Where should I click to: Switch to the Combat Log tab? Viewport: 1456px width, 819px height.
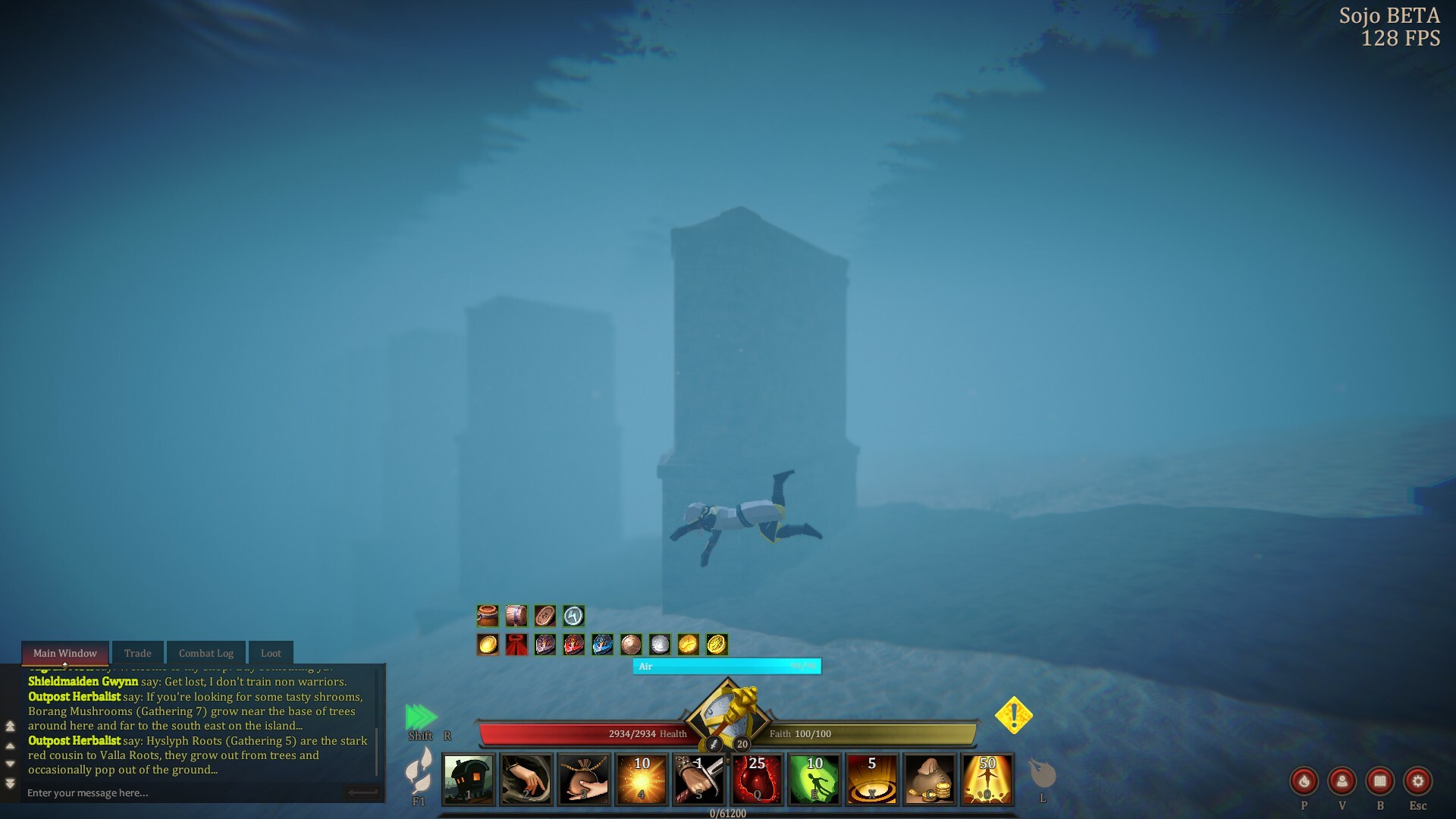pyautogui.click(x=206, y=652)
